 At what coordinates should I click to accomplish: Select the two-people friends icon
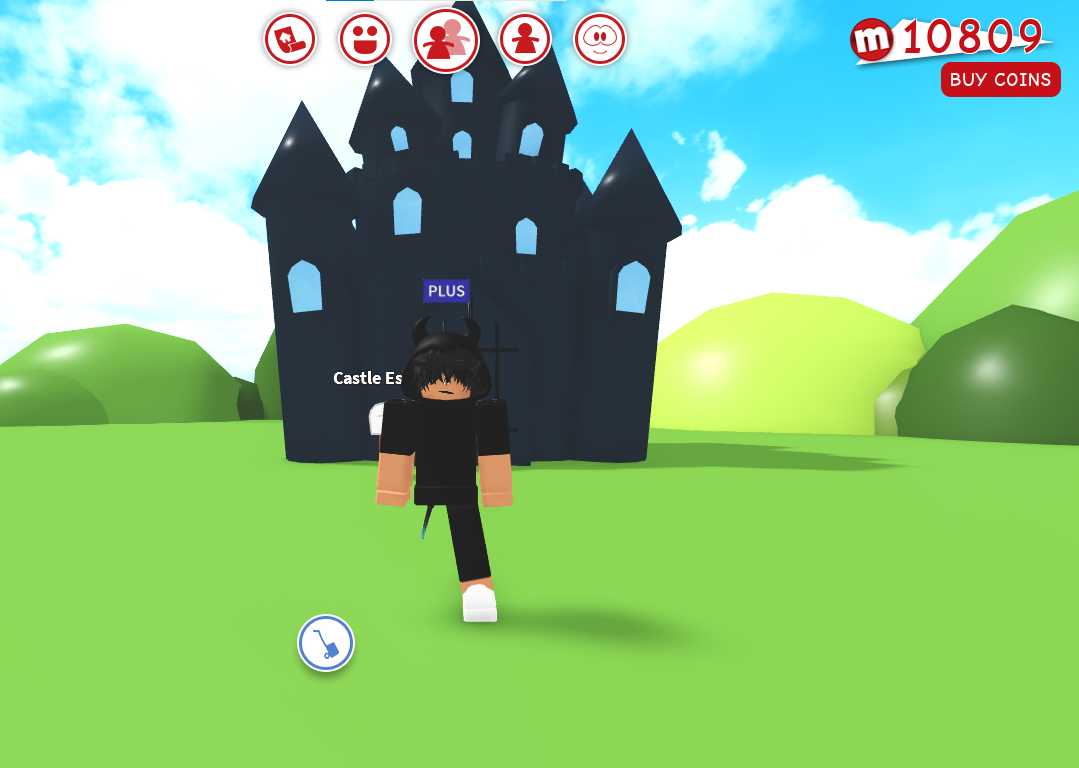coord(446,41)
